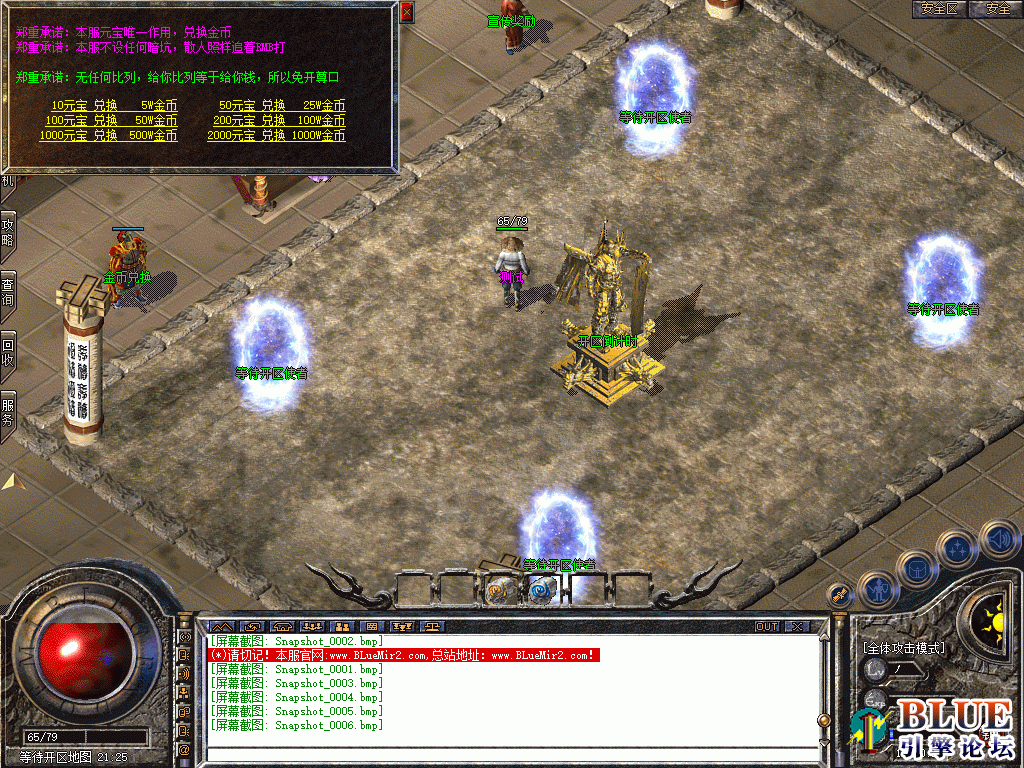Screen dimensions: 1024x768
Task: Close the gold exchange dialog
Action: (x=406, y=12)
